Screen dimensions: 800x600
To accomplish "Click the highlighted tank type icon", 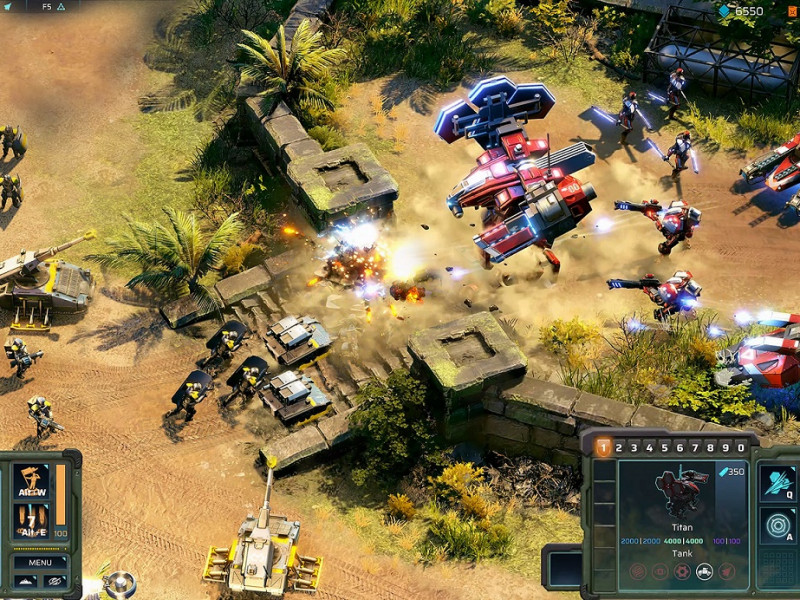I will point(704,571).
